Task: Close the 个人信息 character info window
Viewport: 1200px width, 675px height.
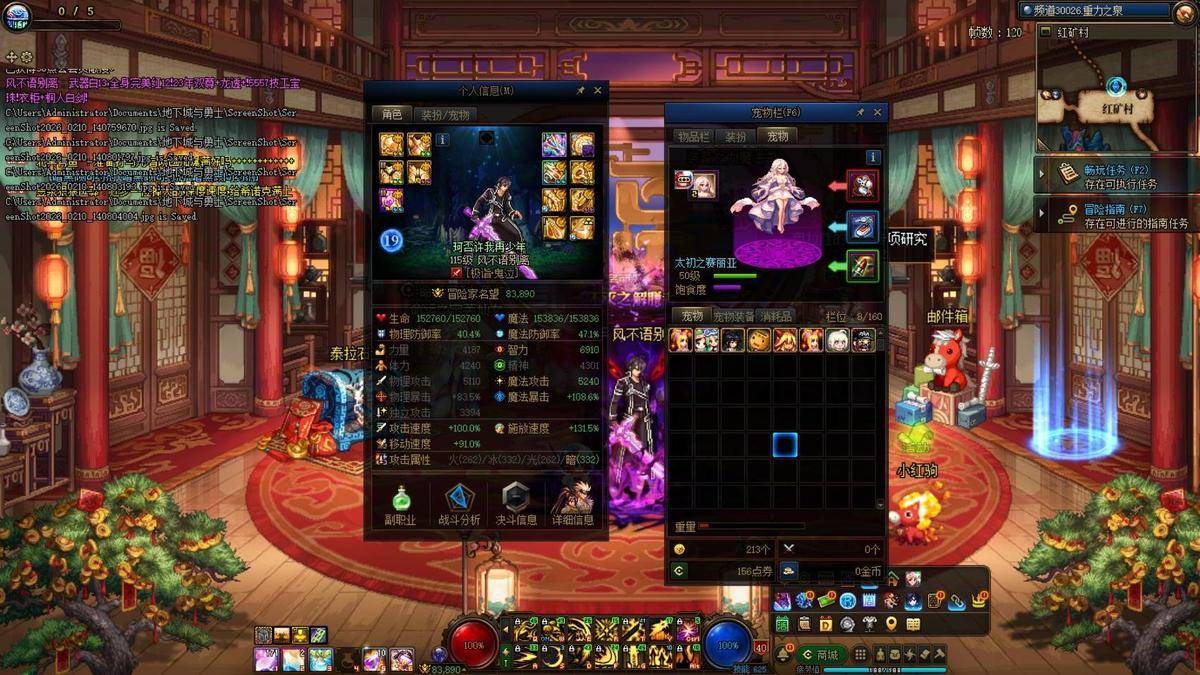Action: click(x=598, y=90)
